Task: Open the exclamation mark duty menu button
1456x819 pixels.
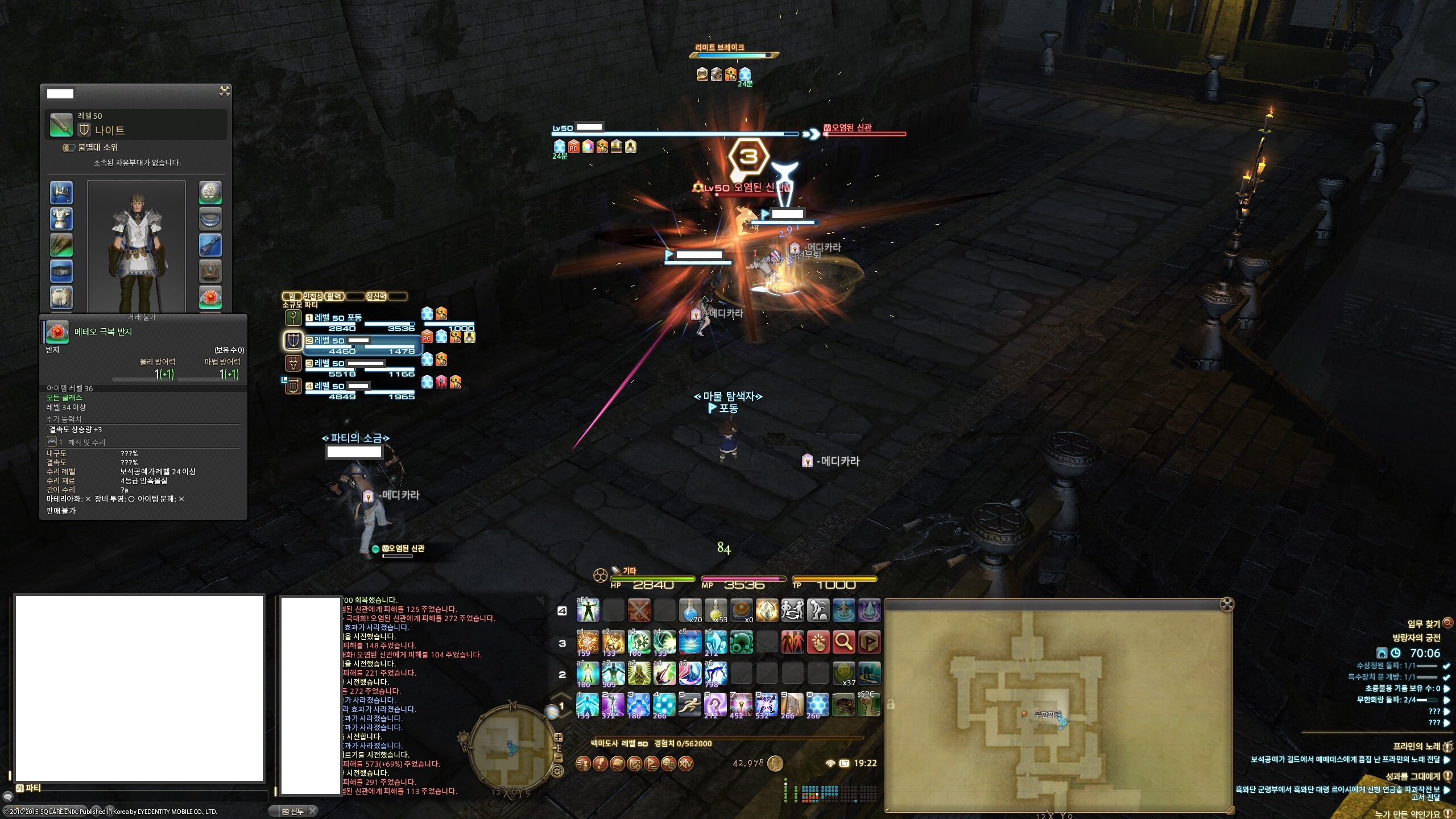Action: click(x=599, y=763)
